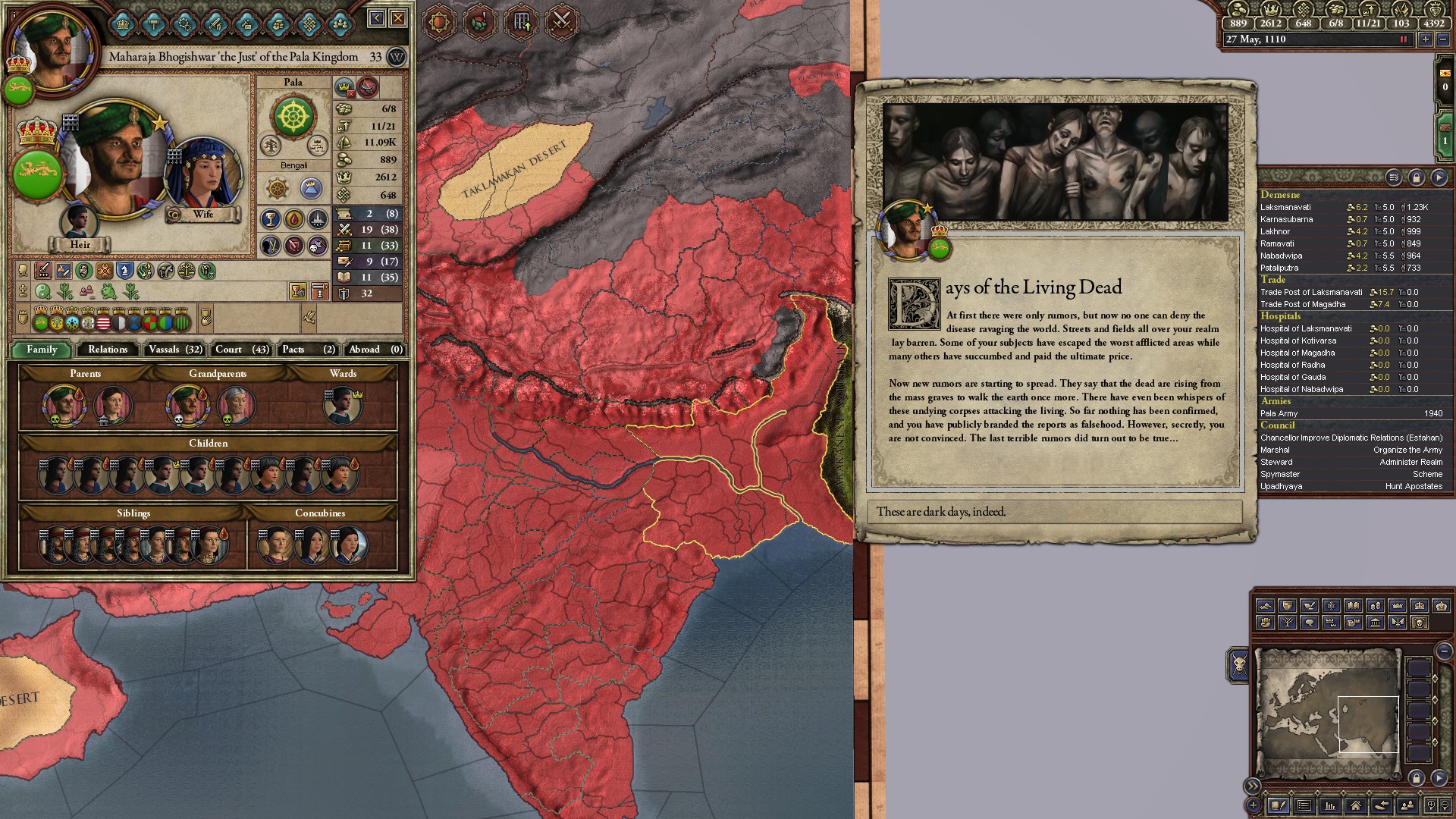The height and width of the screenshot is (819, 1456).
Task: Switch to the Vassals tab
Action: (174, 350)
